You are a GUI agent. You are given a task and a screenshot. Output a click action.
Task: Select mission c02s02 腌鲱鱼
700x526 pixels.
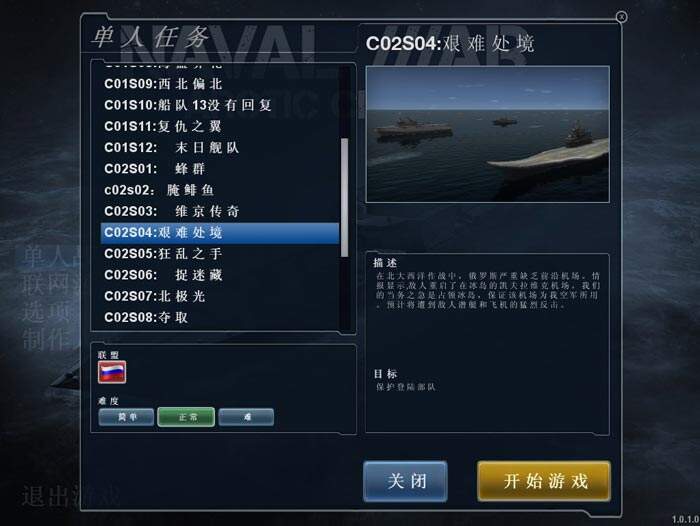point(160,189)
